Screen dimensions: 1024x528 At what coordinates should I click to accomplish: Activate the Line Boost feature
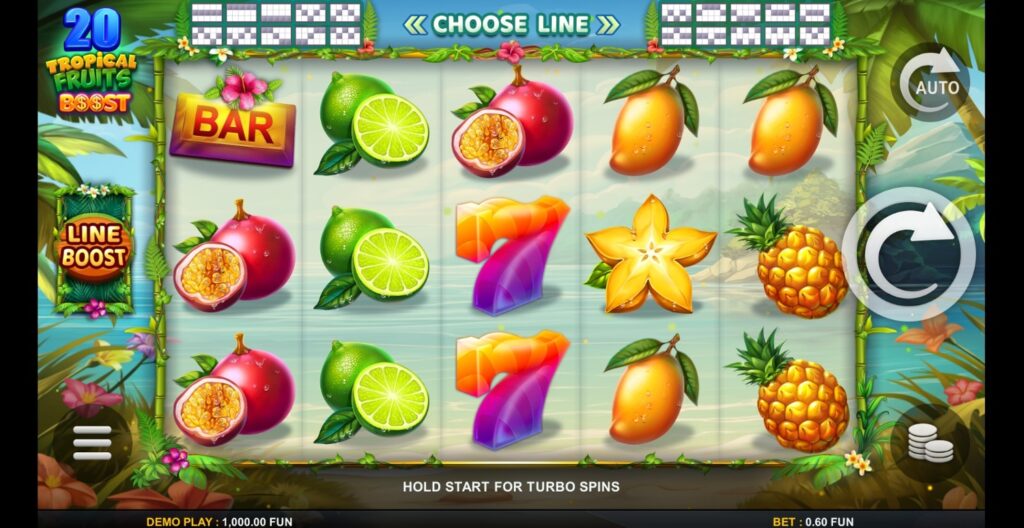pyautogui.click(x=94, y=246)
